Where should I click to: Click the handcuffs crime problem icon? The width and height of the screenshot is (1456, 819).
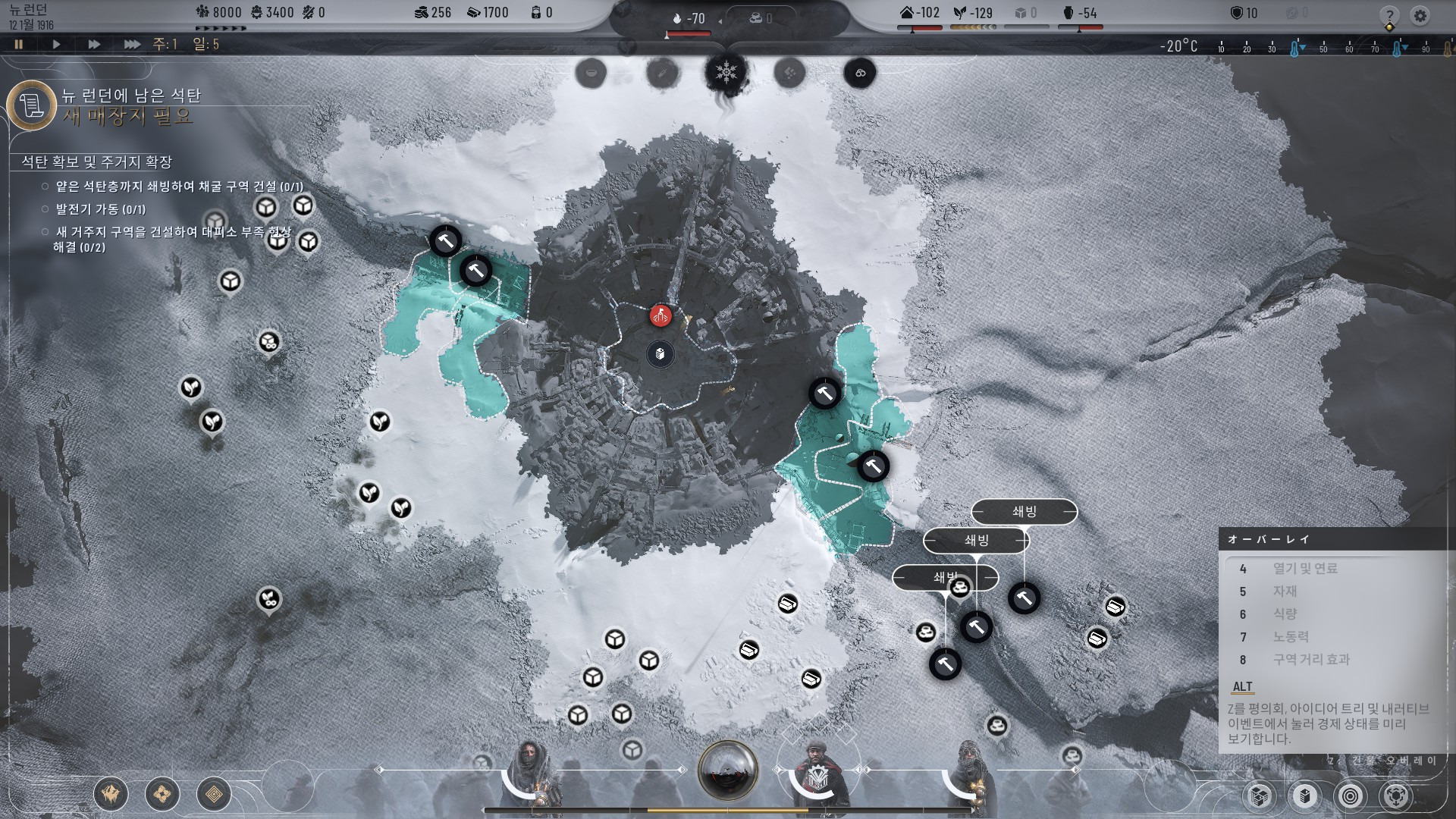(x=860, y=73)
